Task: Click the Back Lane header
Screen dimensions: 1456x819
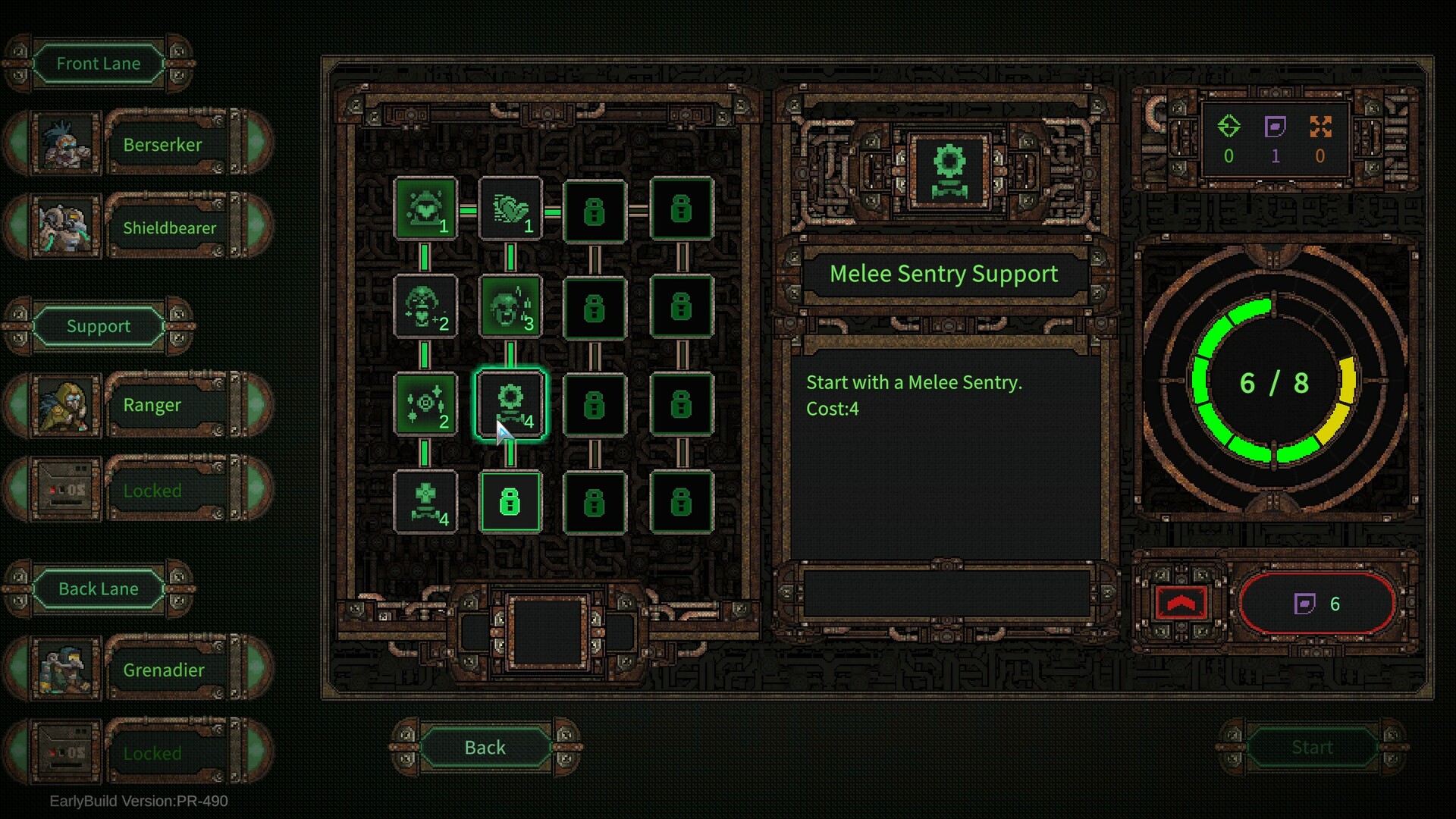Action: click(x=99, y=589)
